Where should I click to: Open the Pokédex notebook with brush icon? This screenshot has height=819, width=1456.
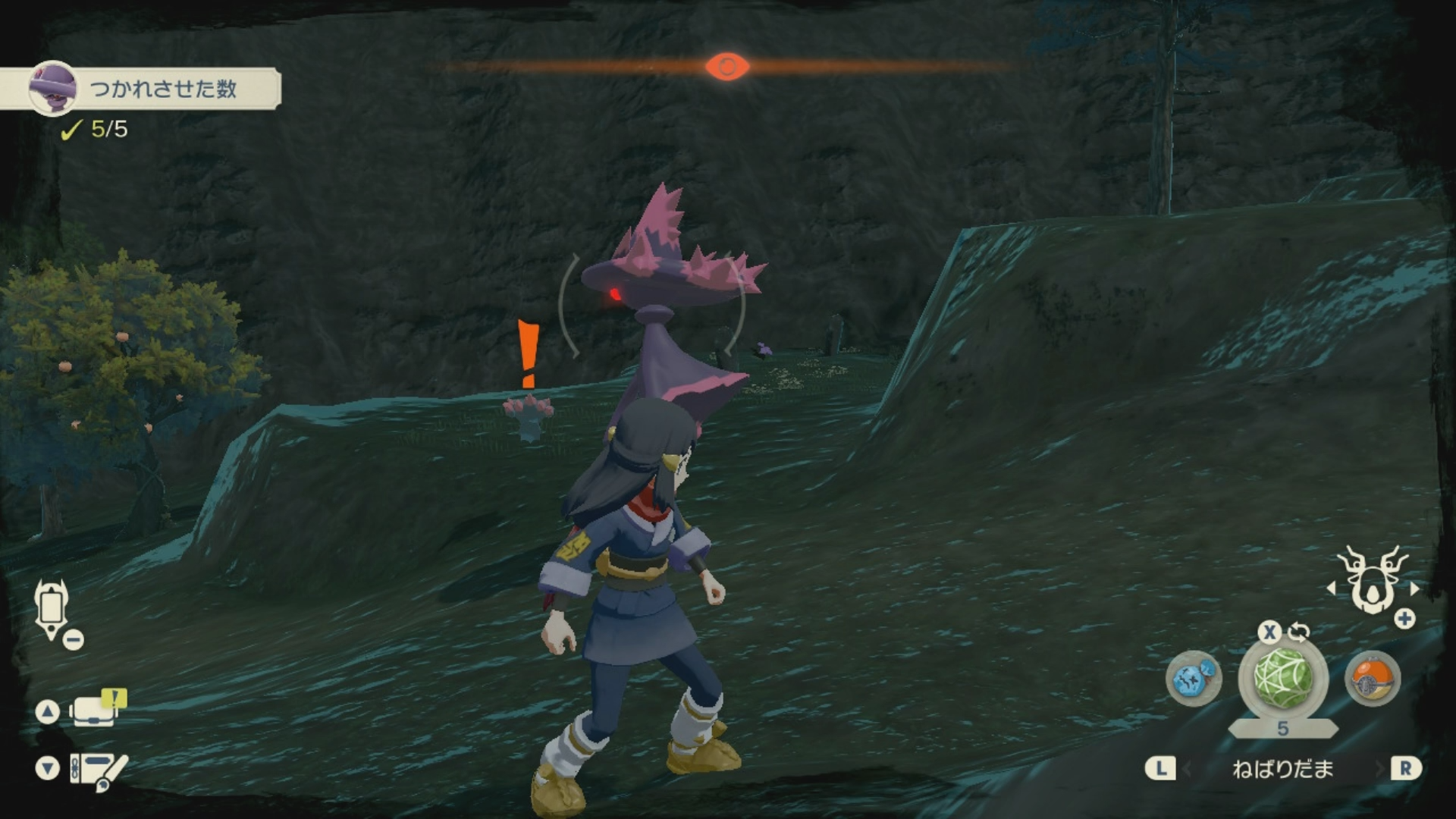99,769
